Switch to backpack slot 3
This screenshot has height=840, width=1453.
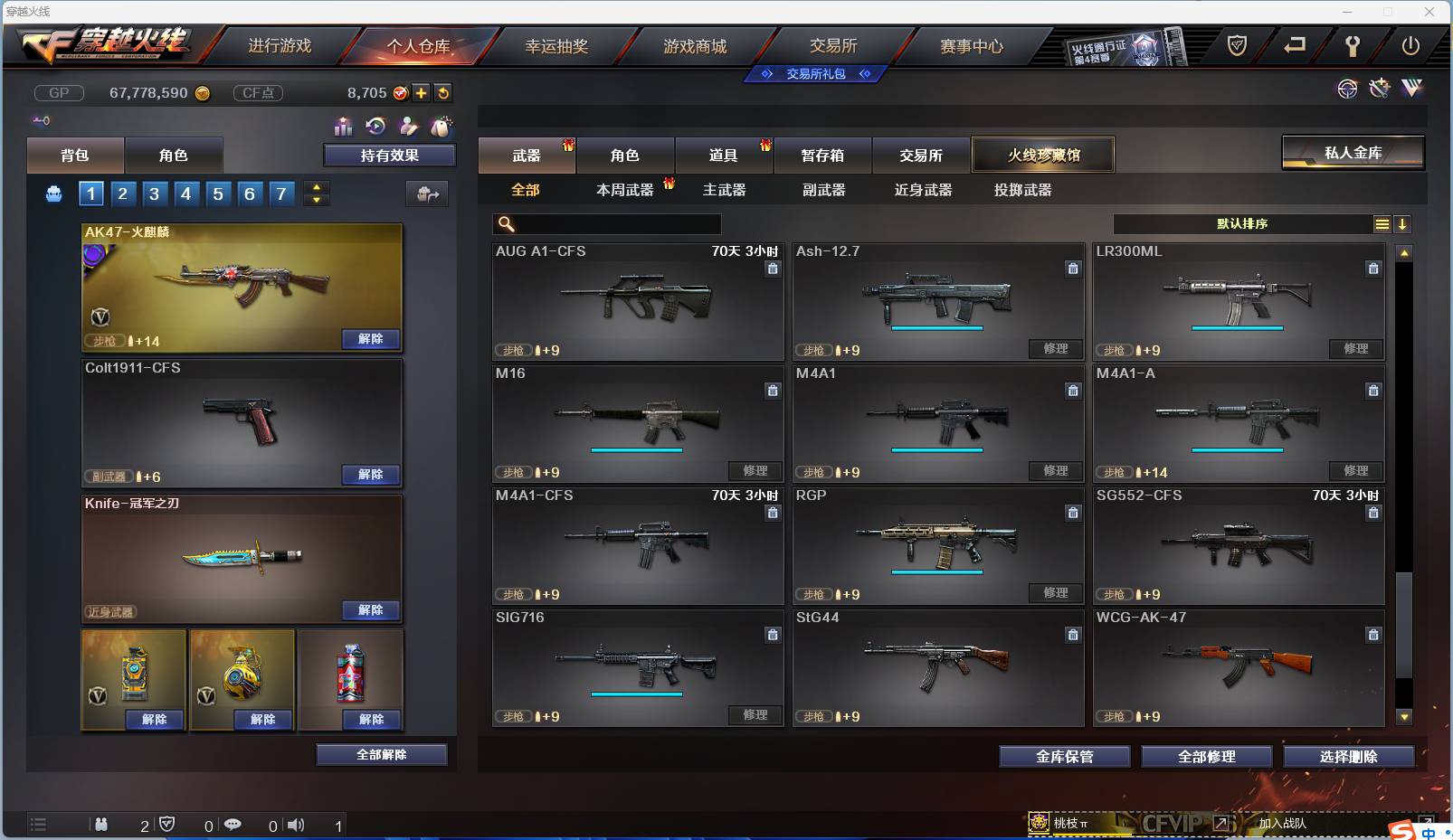click(154, 193)
